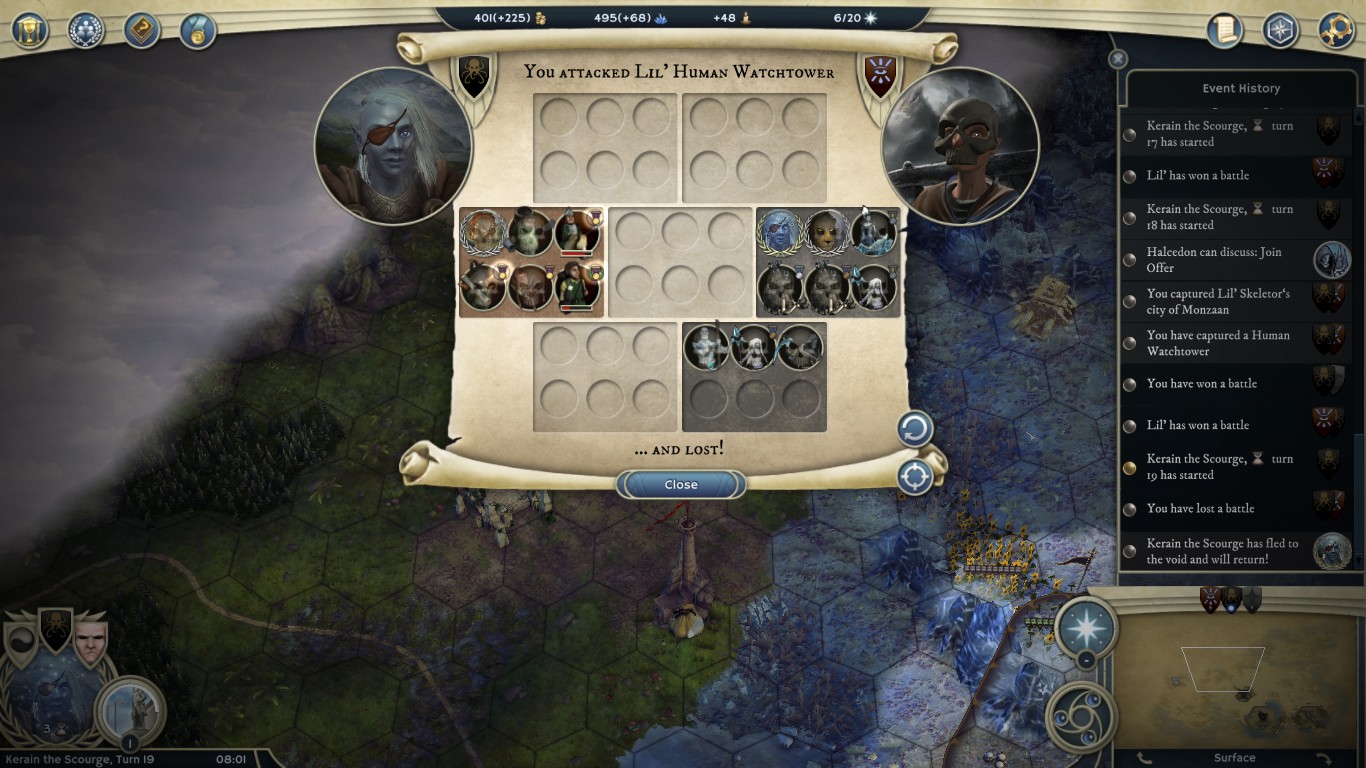Viewport: 1366px width, 768px height.
Task: Click the small minus button near the minimap
Action: 1086,661
